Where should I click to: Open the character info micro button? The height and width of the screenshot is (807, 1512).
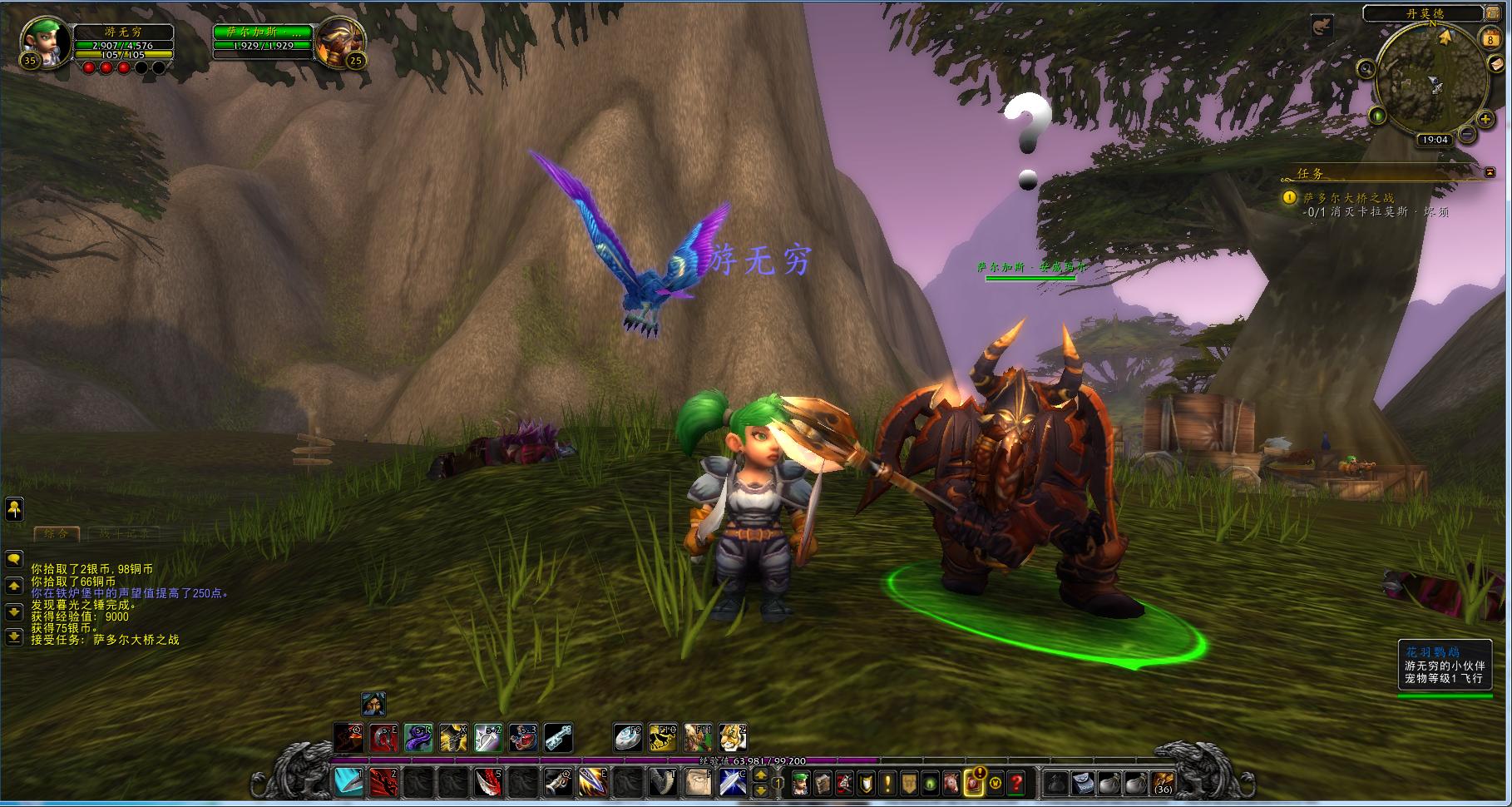(800, 782)
